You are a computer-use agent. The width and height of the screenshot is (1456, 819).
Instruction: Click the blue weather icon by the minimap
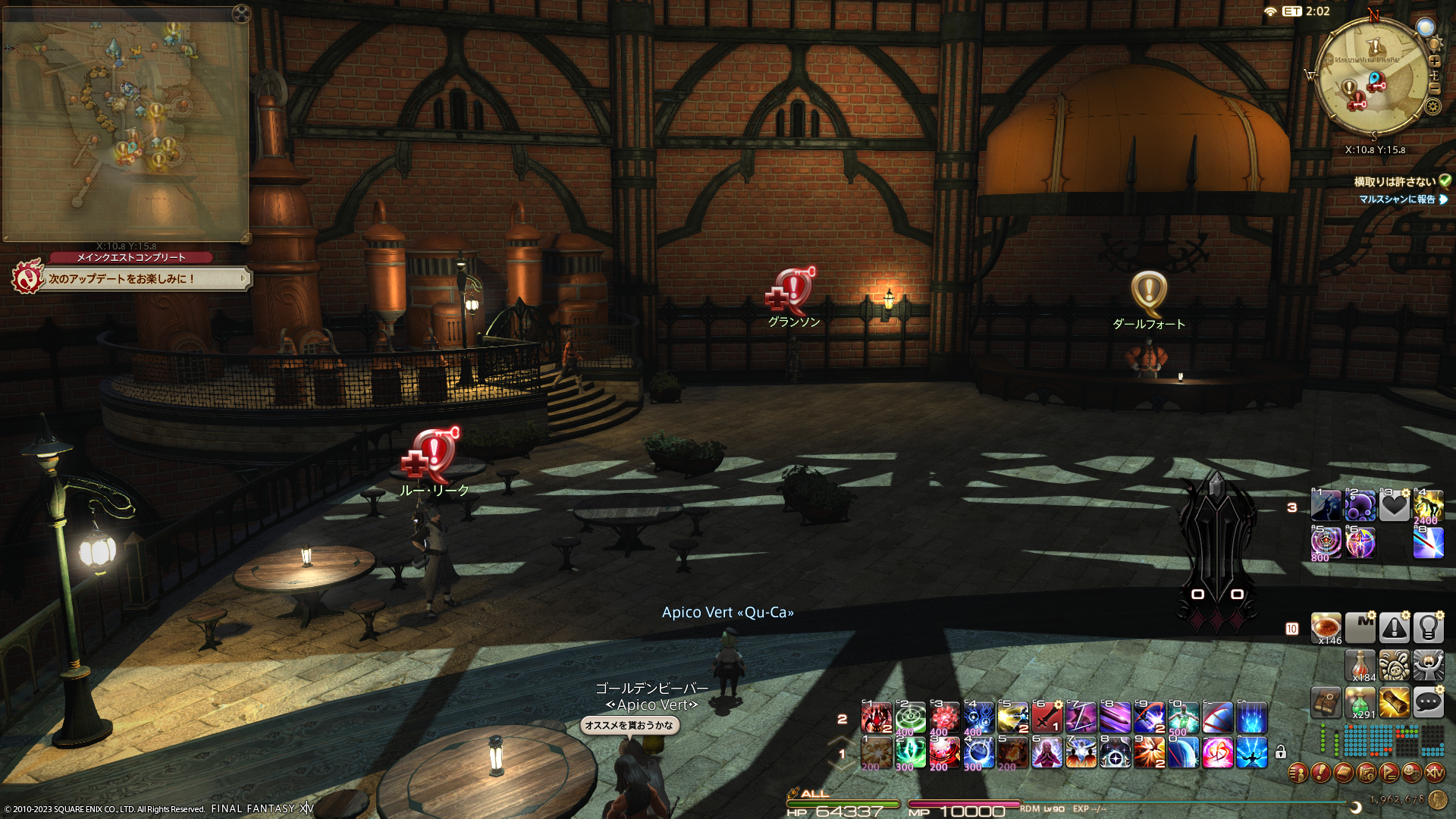click(x=1426, y=28)
